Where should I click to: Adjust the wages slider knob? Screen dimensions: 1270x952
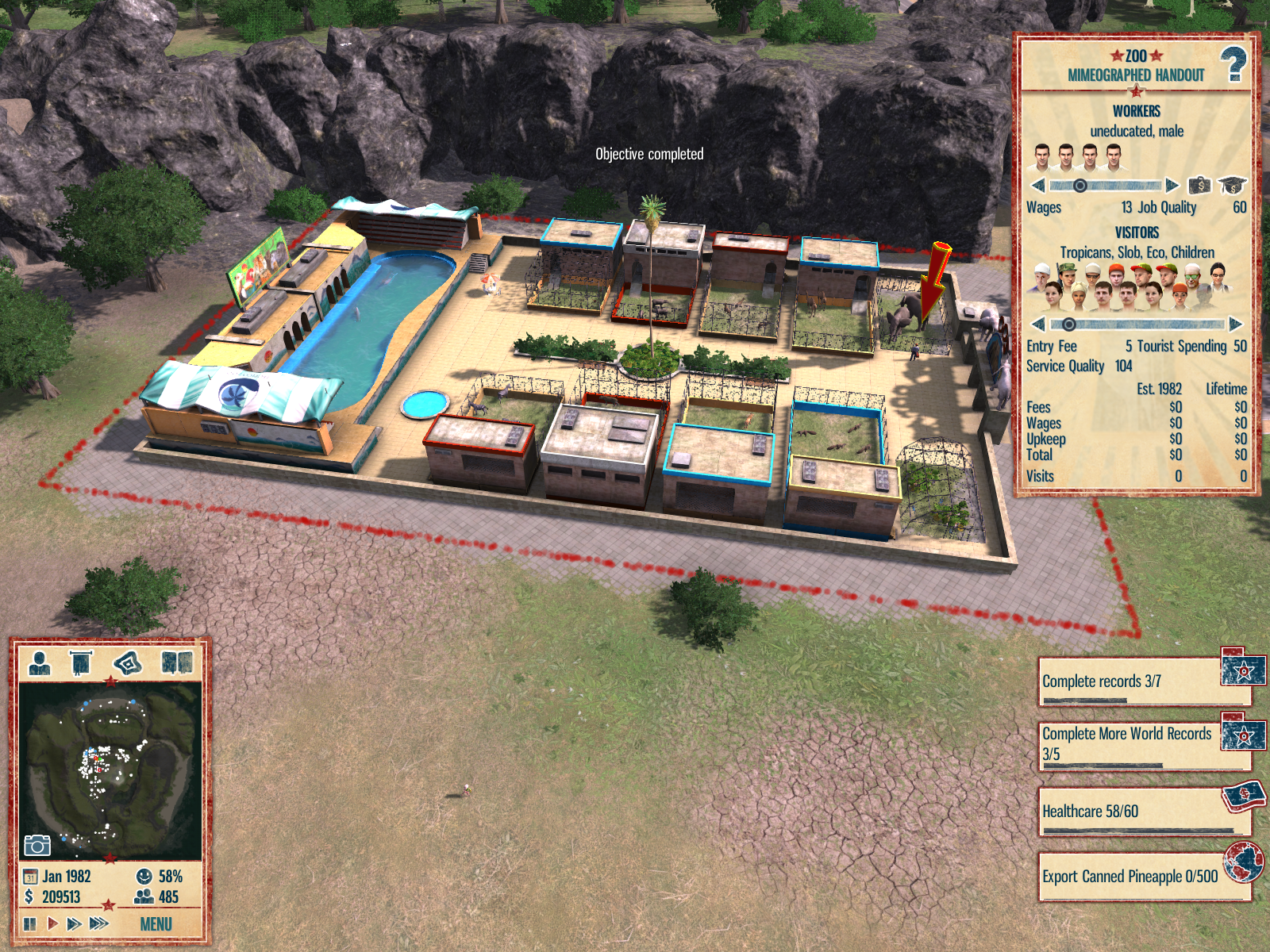click(x=1079, y=186)
